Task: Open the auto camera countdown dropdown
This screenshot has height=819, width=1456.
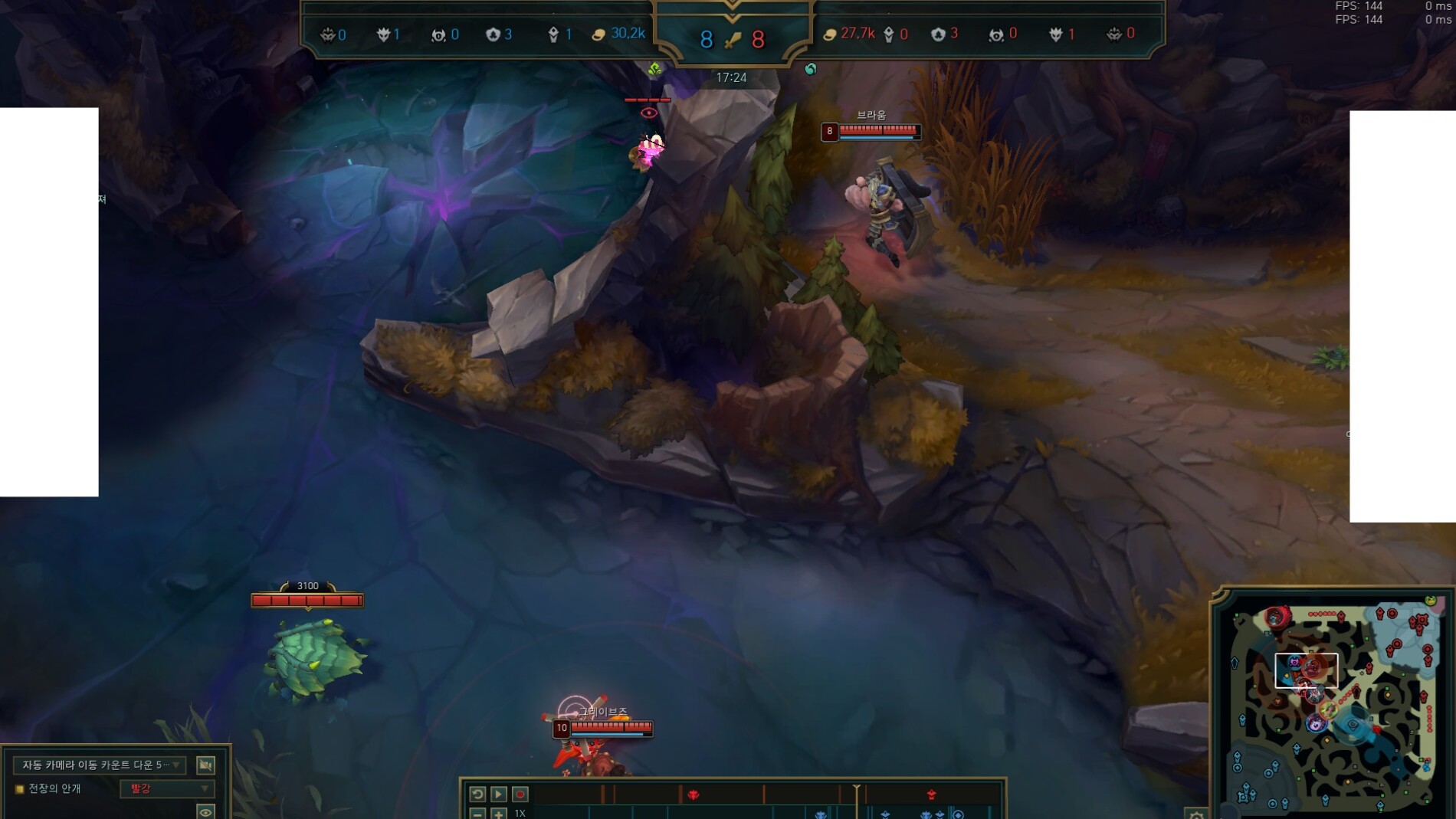Action: tap(99, 765)
